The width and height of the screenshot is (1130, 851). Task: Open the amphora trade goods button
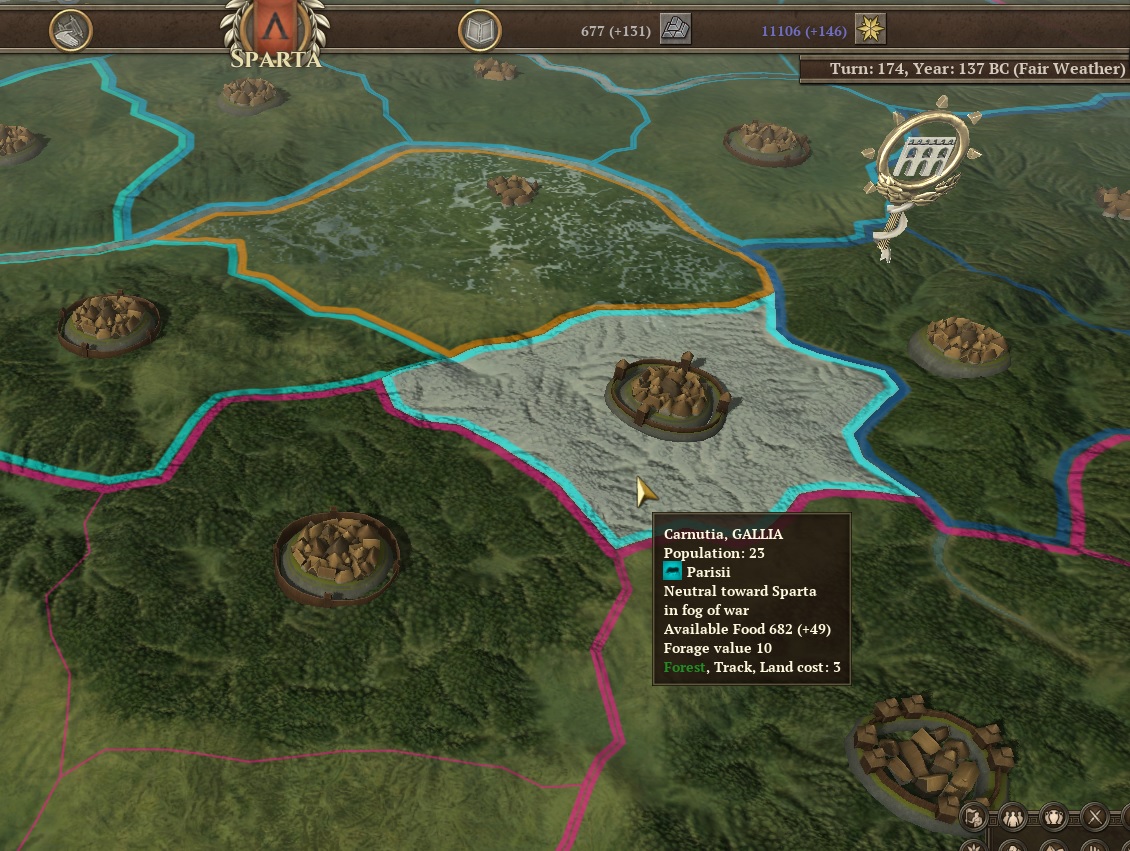pos(1054,817)
